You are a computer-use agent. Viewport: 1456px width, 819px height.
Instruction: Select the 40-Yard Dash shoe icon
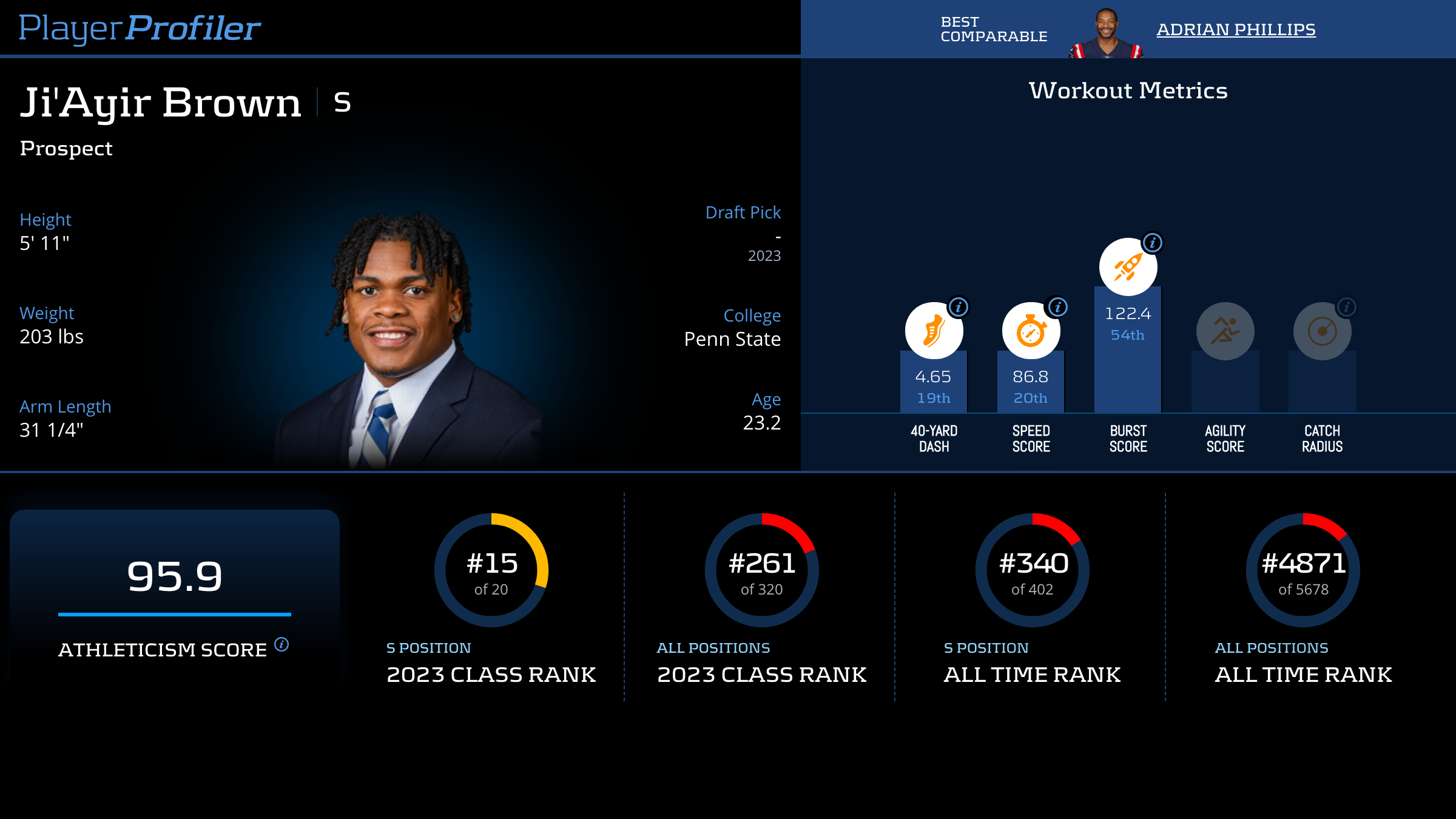pyautogui.click(x=934, y=331)
